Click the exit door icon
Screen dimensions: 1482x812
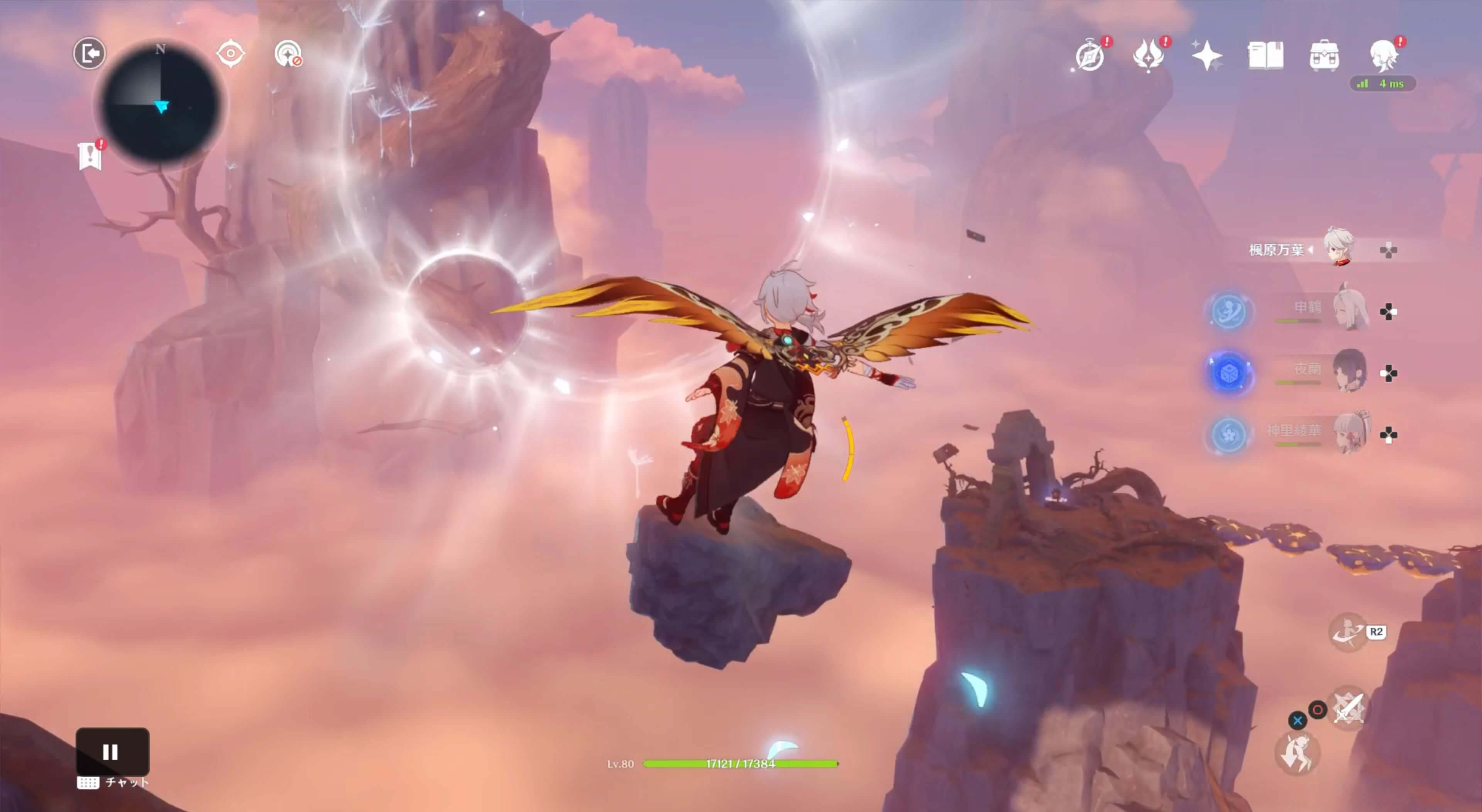pos(89,54)
